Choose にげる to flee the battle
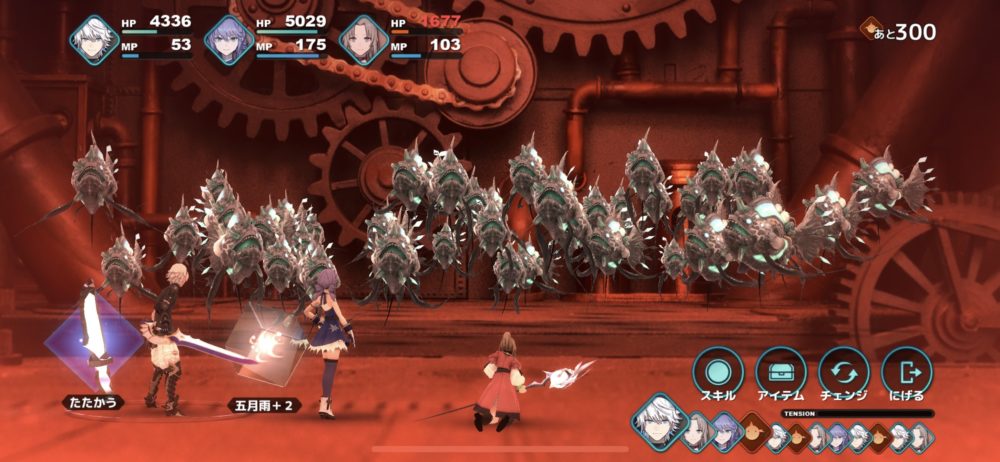Viewport: 1000px width, 462px height. tap(906, 372)
